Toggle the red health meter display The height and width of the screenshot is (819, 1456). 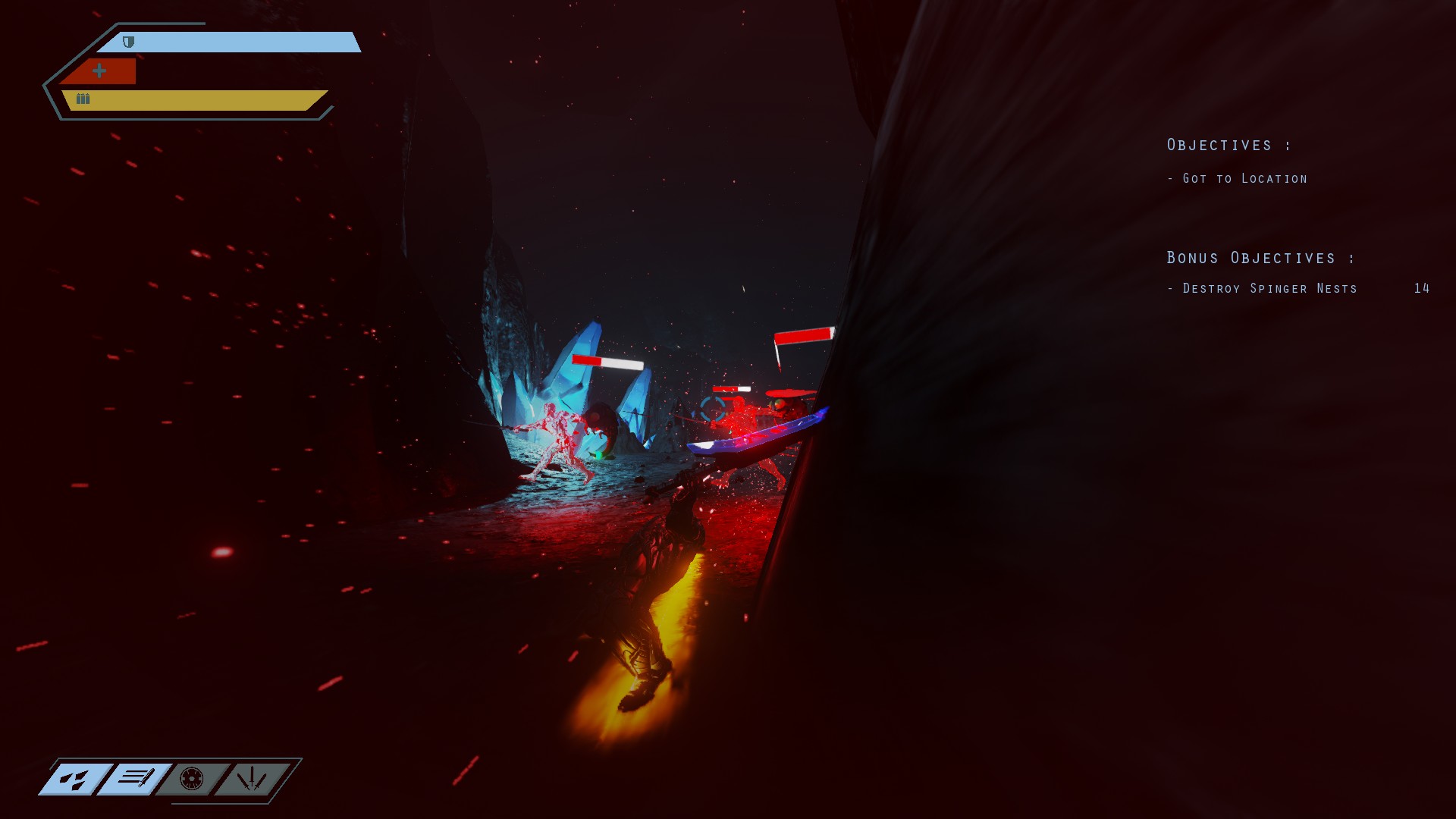[x=102, y=71]
